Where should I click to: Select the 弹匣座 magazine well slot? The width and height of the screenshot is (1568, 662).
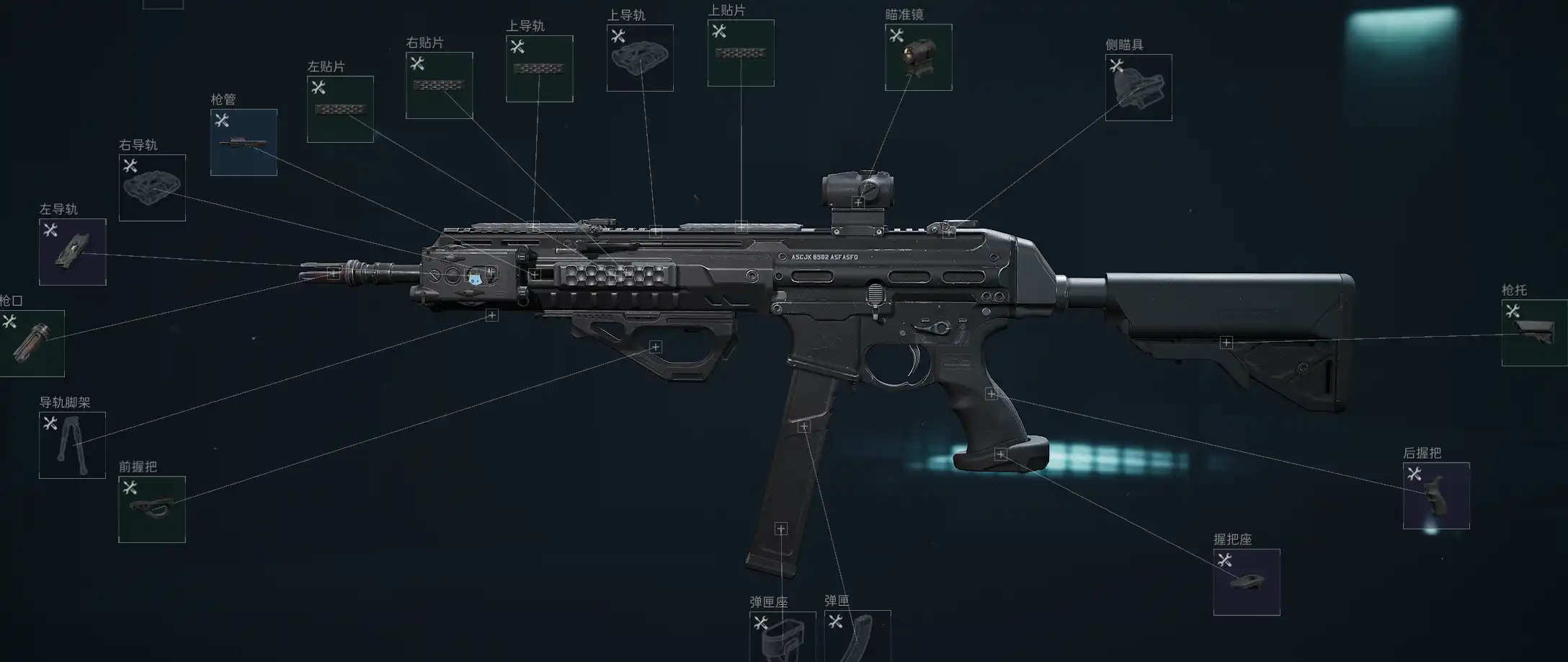[783, 636]
